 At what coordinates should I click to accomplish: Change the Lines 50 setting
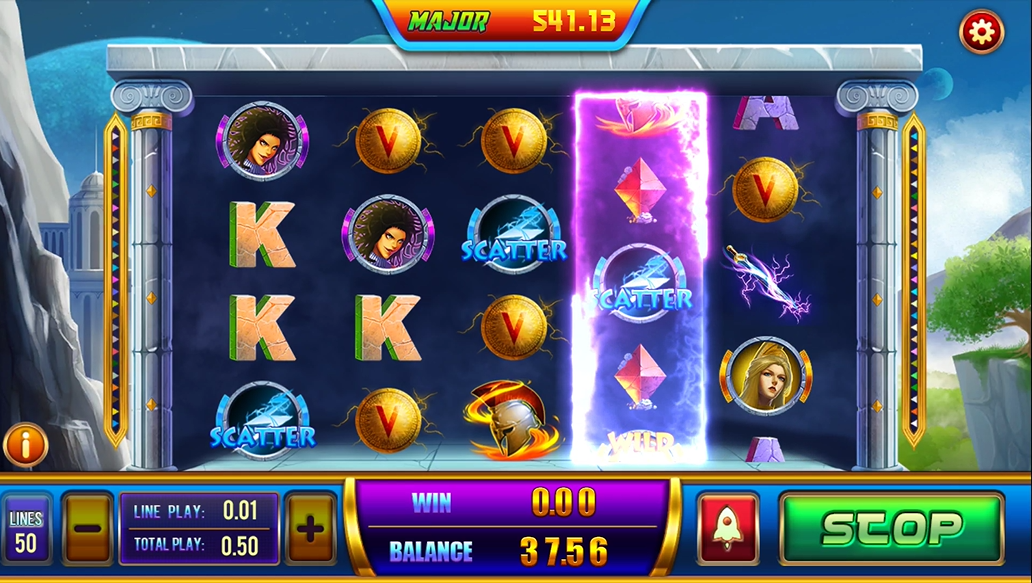pyautogui.click(x=26, y=530)
